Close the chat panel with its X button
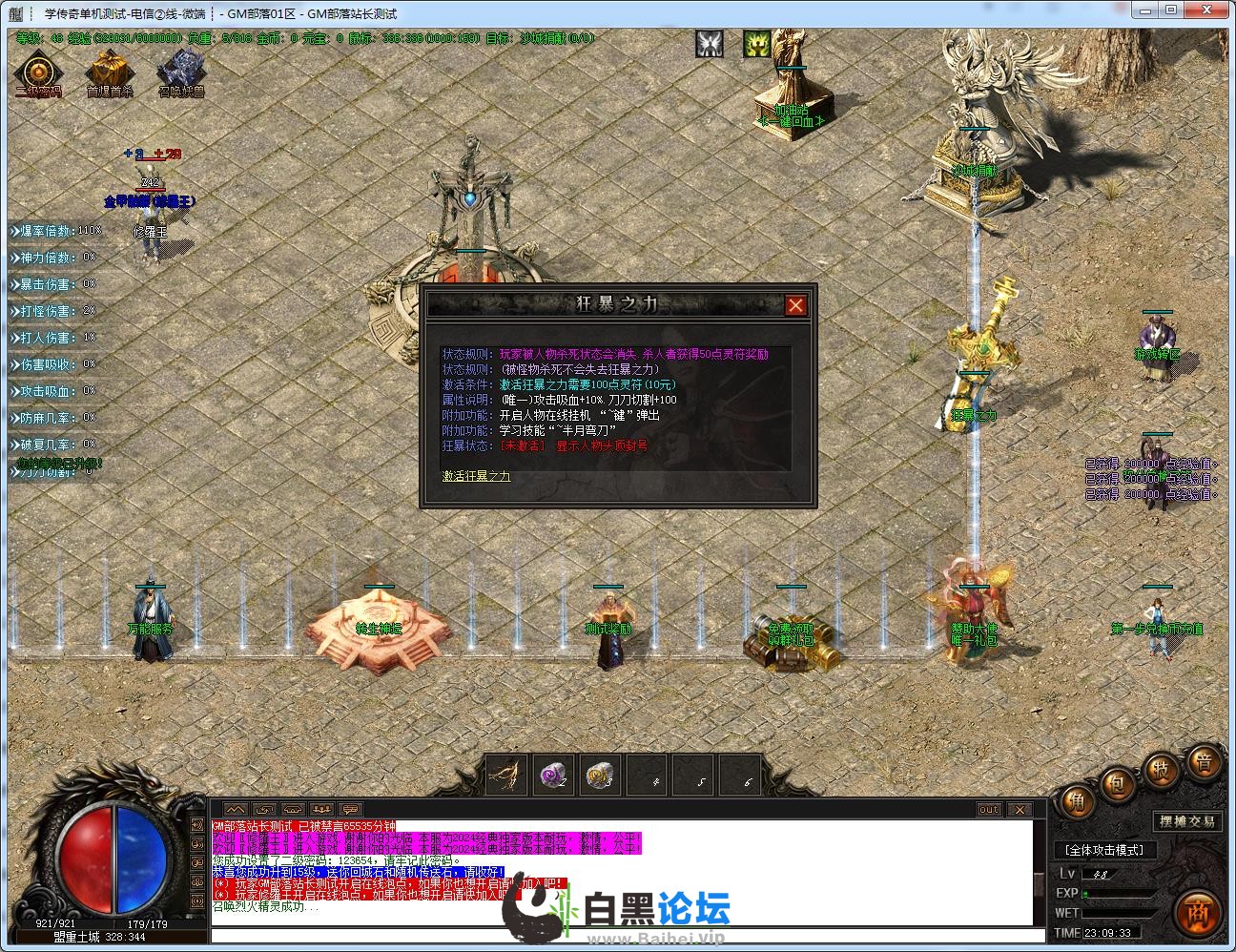This screenshot has width=1236, height=952. (1020, 810)
